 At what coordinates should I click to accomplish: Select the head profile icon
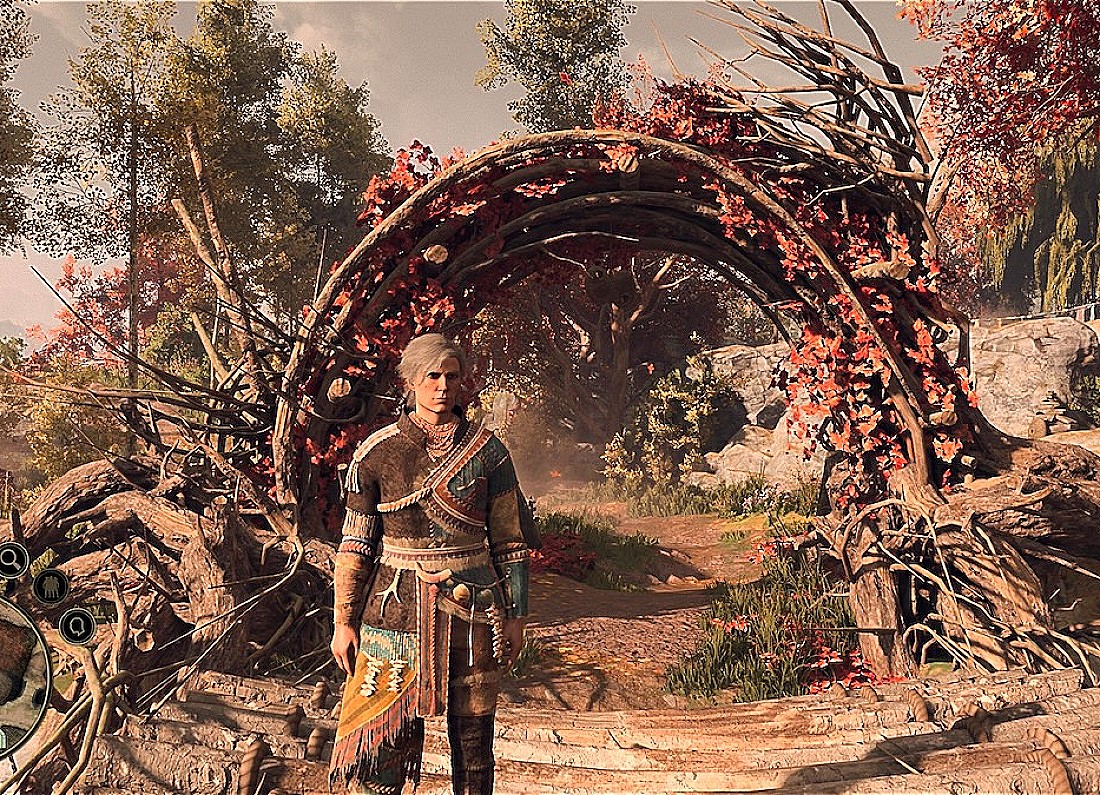point(76,627)
